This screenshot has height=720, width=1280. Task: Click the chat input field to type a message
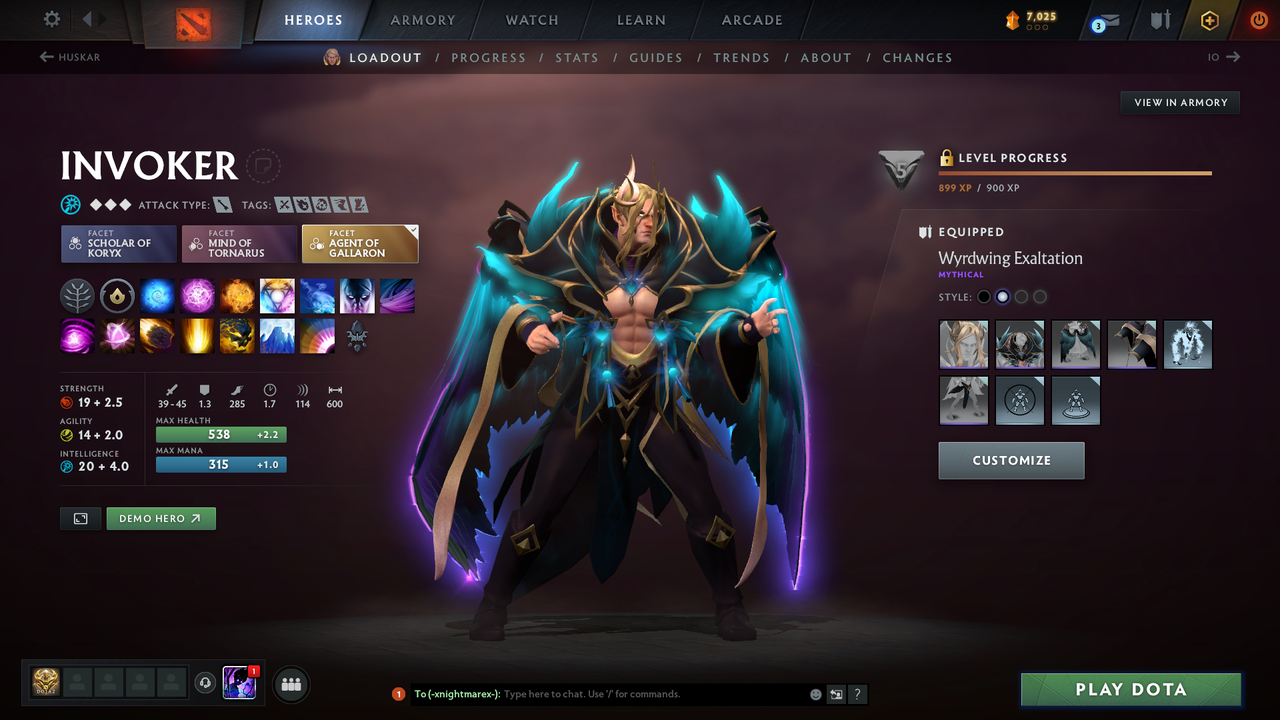[x=600, y=693]
